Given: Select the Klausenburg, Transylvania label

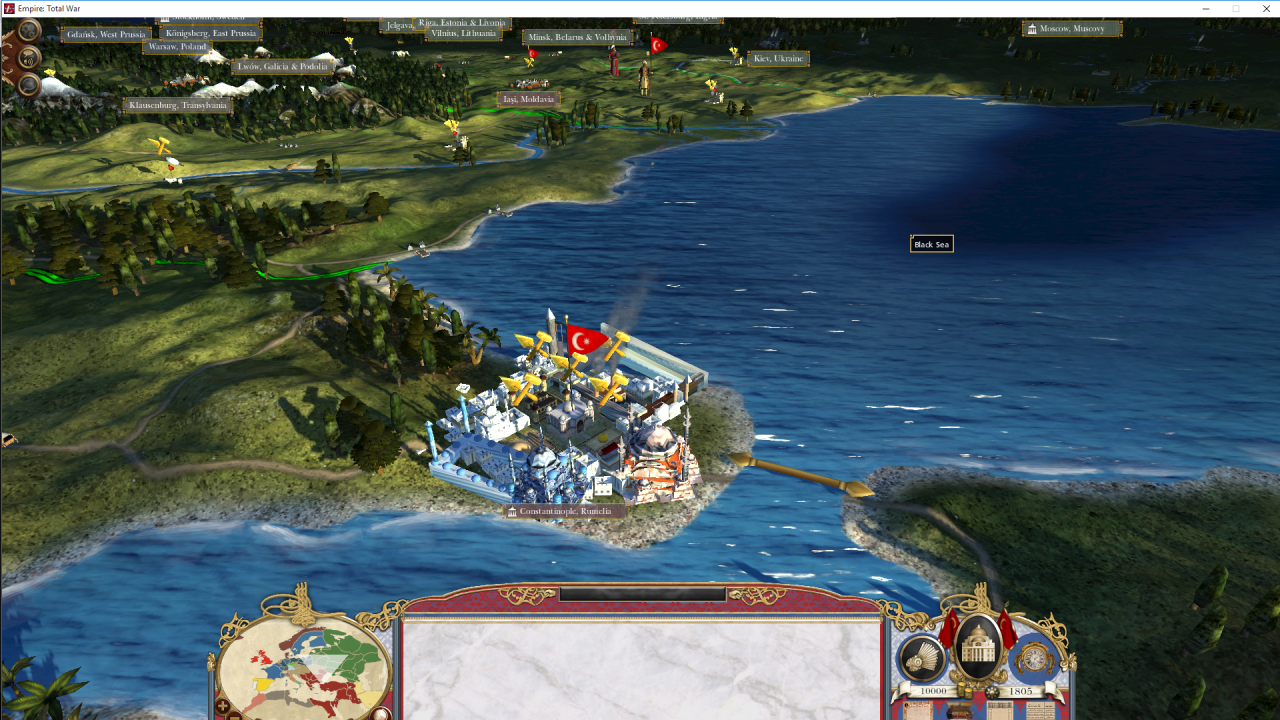Looking at the screenshot, I should (178, 105).
